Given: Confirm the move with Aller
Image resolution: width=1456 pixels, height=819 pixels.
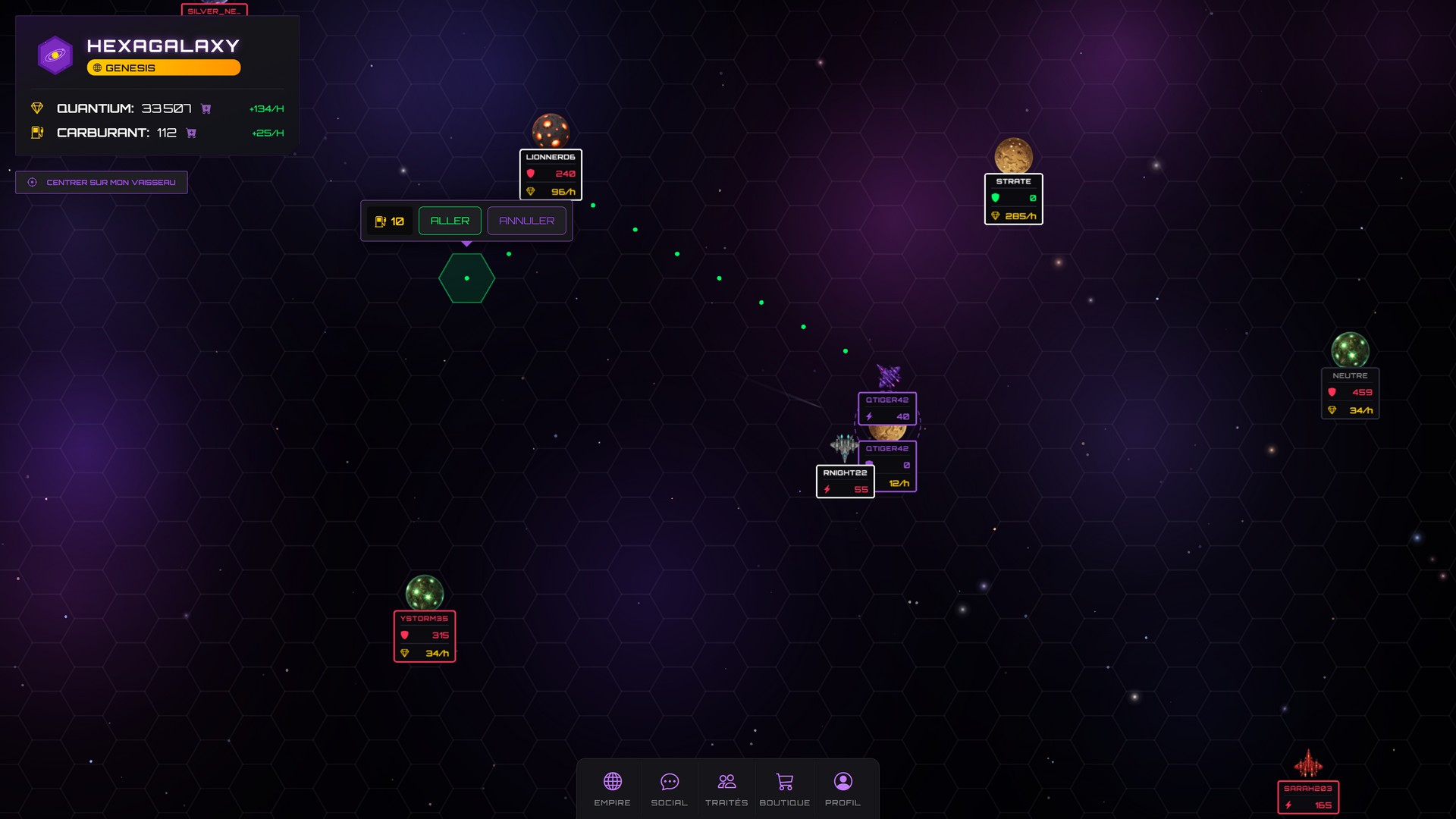Looking at the screenshot, I should (x=450, y=221).
